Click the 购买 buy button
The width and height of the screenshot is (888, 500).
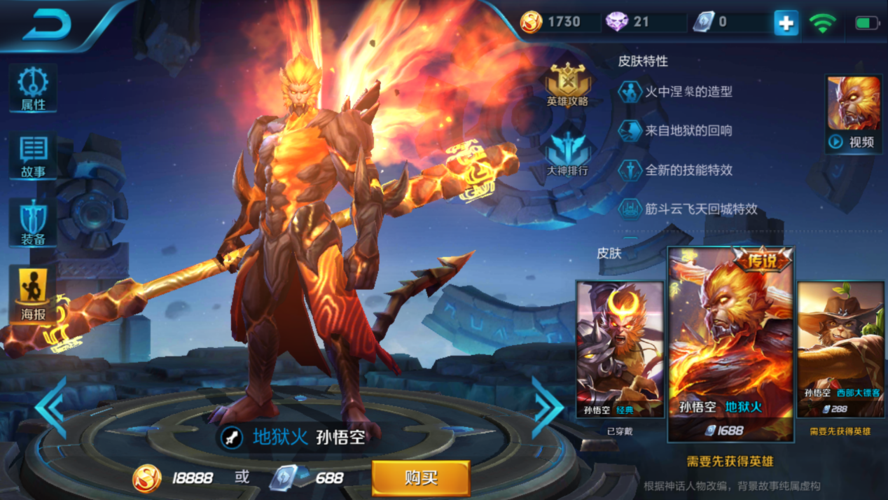pos(420,478)
